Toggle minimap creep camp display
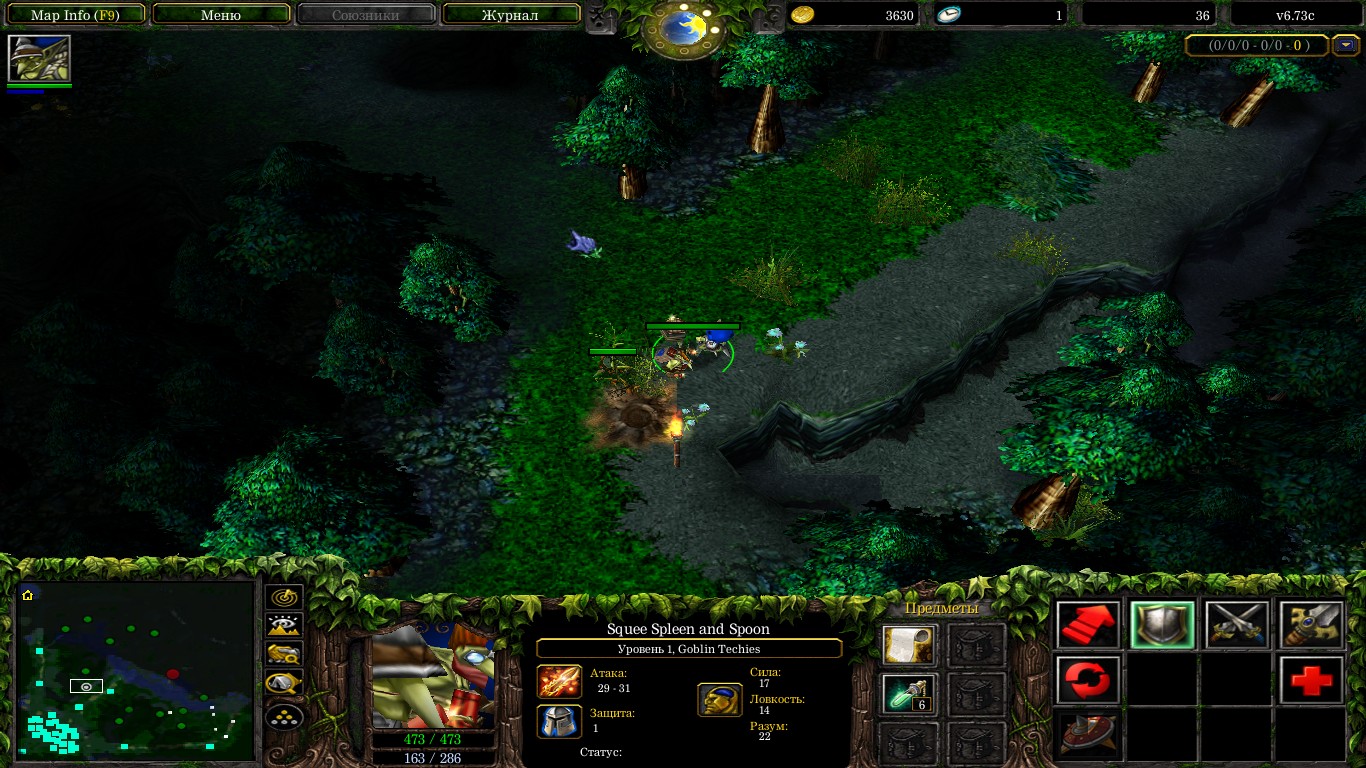1366x768 pixels. tap(284, 685)
